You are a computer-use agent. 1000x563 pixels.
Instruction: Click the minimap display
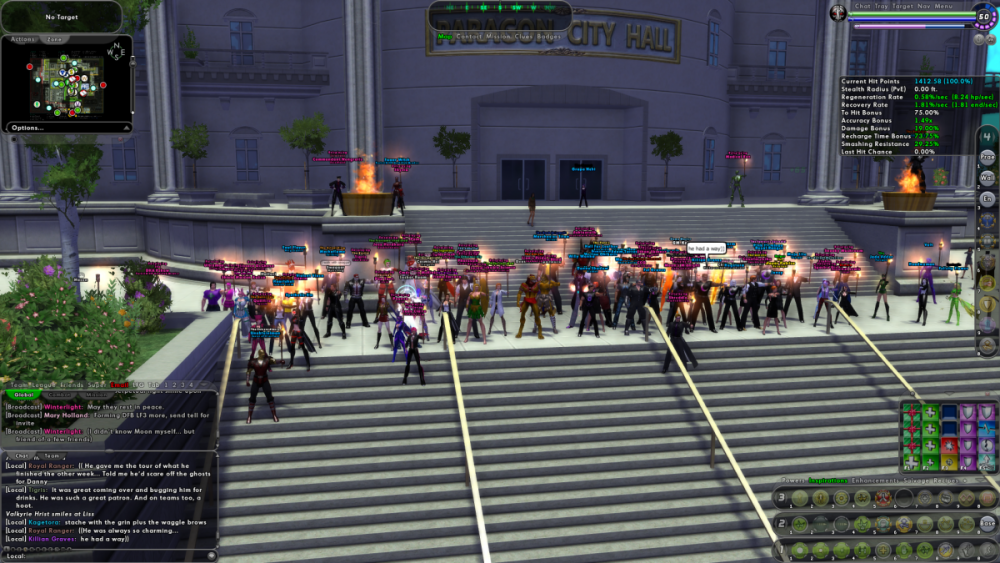click(x=67, y=80)
